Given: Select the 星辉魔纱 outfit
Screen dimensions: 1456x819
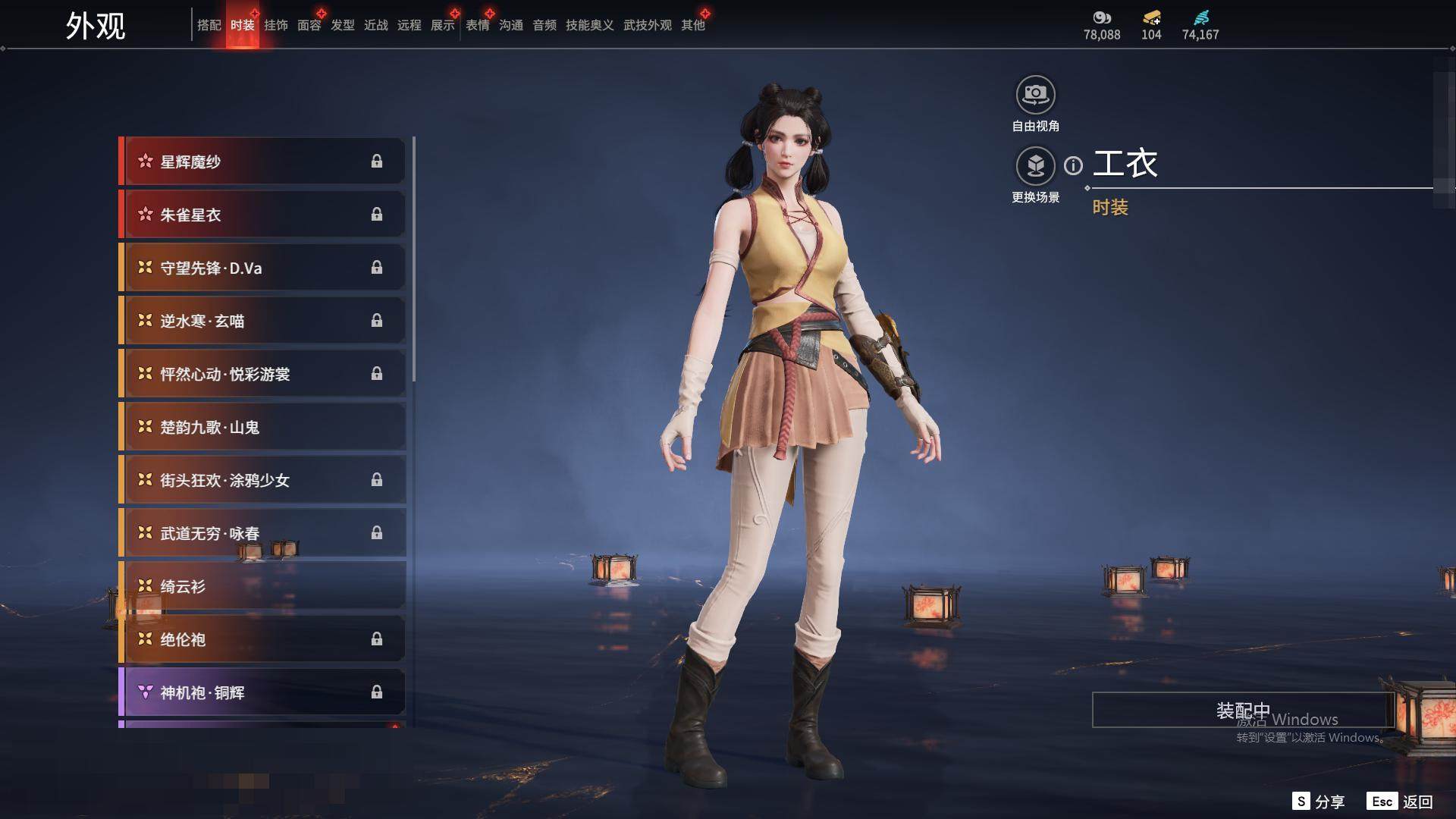Looking at the screenshot, I should (x=262, y=162).
